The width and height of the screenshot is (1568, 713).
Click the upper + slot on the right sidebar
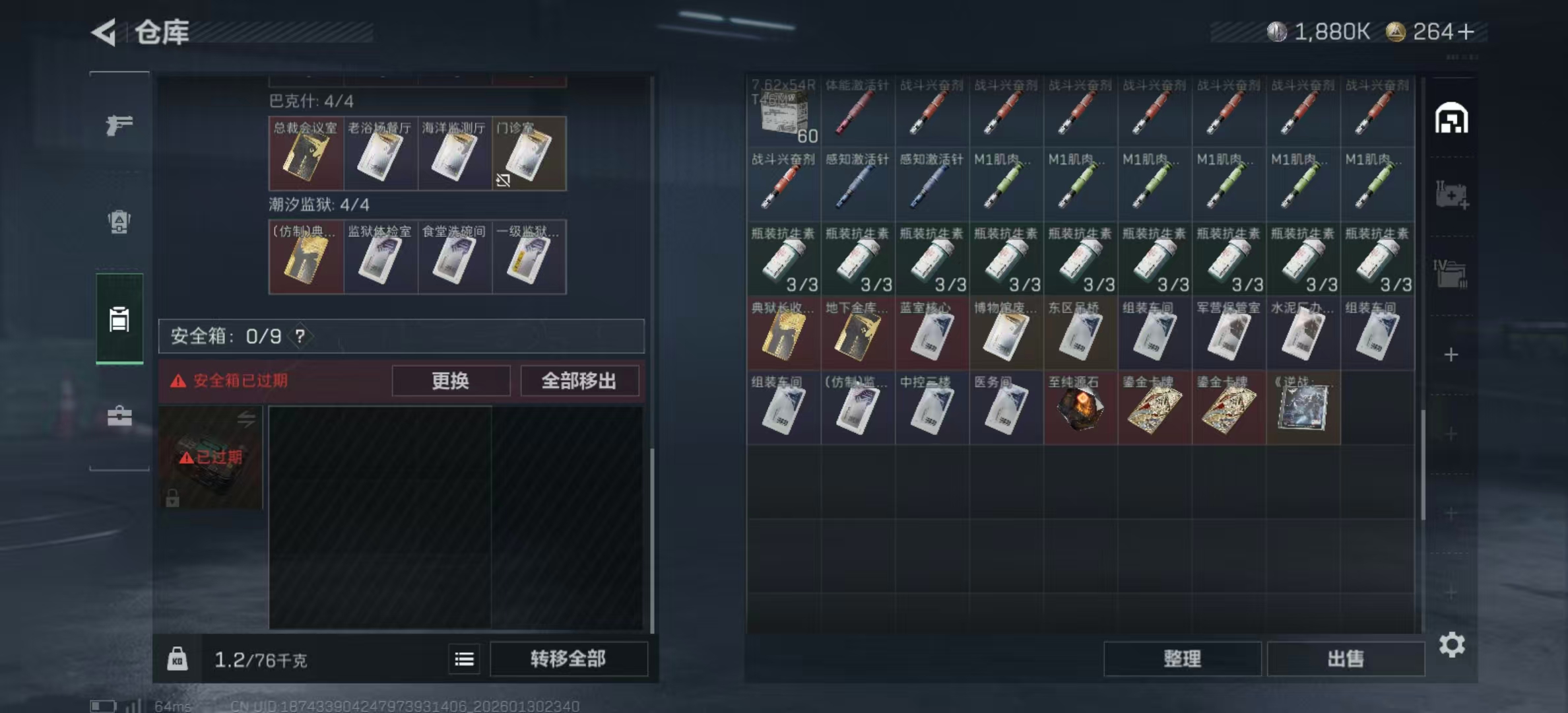[x=1450, y=355]
